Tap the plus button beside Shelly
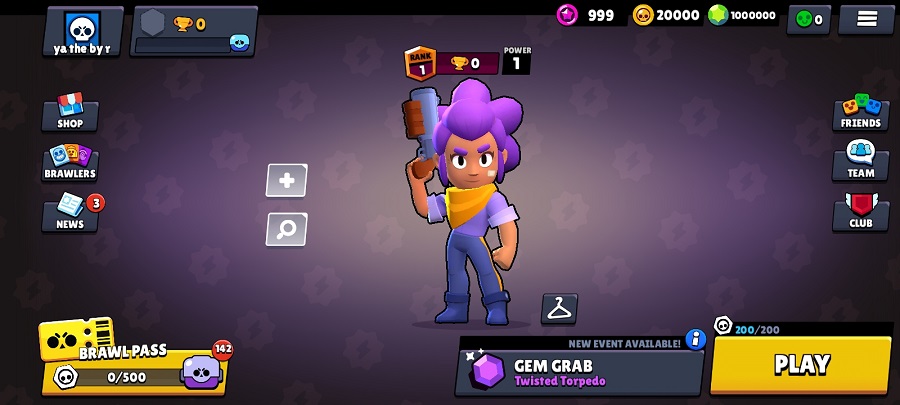The width and height of the screenshot is (900, 405). (286, 181)
